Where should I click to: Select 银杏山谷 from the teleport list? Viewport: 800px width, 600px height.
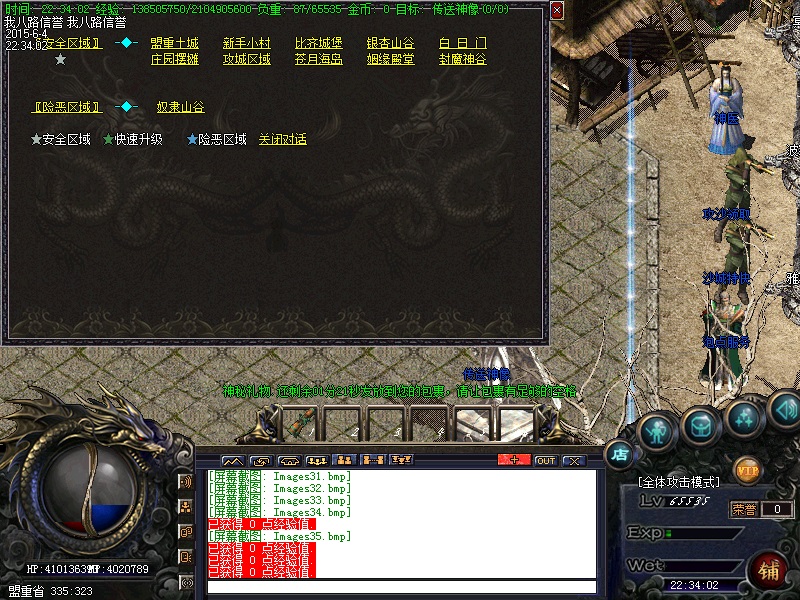pyautogui.click(x=390, y=43)
